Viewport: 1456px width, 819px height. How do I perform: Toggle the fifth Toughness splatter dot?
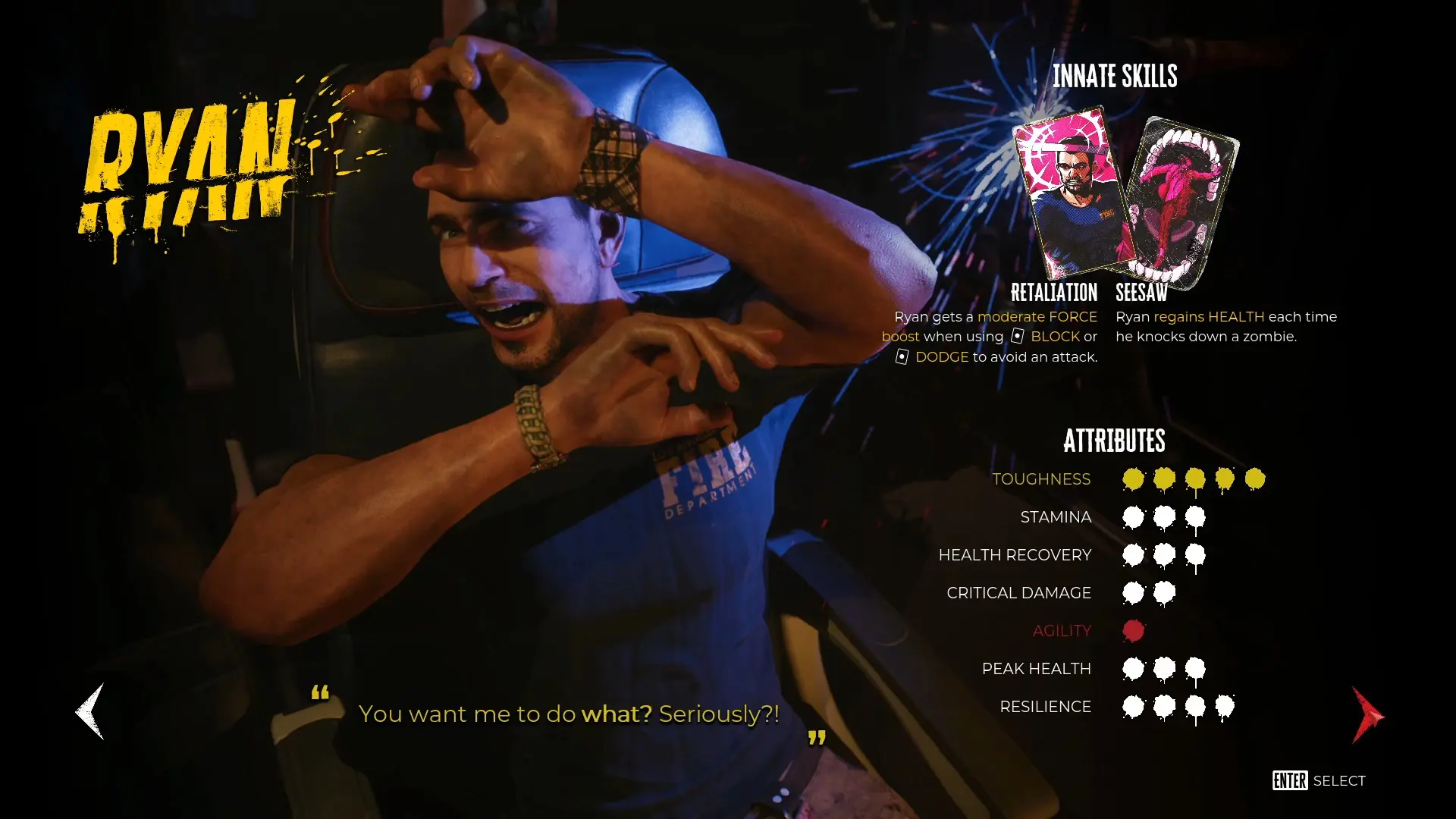click(x=1254, y=479)
